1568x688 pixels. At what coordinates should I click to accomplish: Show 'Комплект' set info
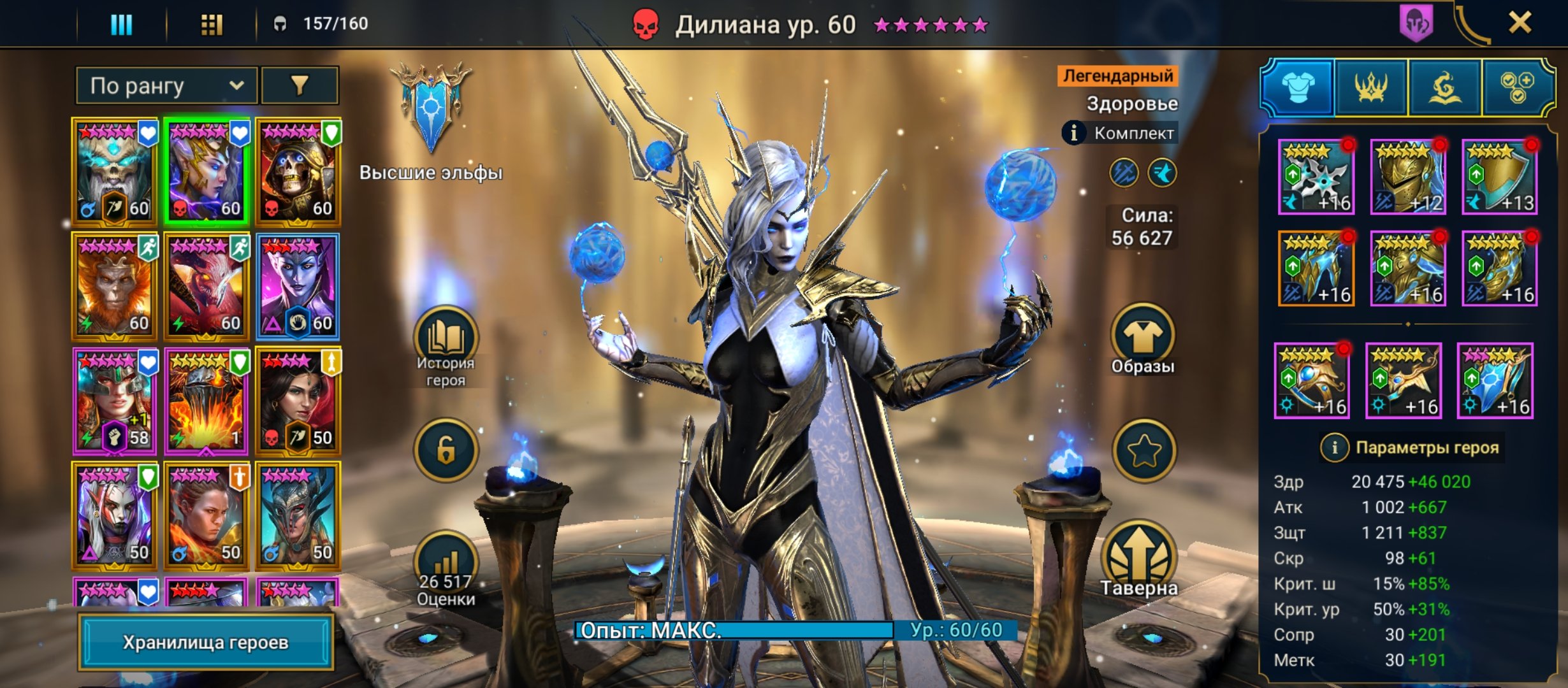tap(1074, 133)
